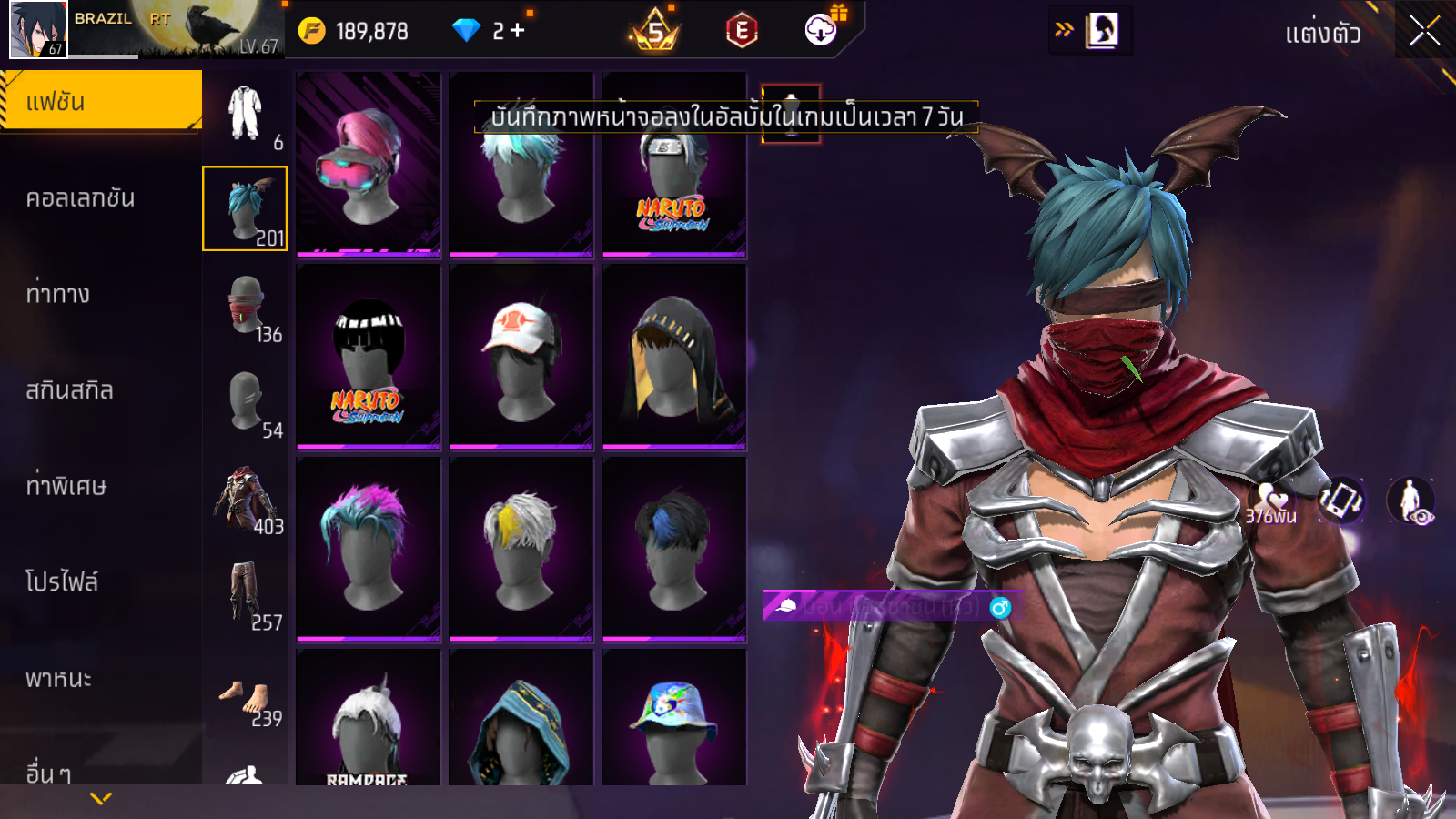
Task: Equip the pink and teal spiky hair
Action: (369, 549)
